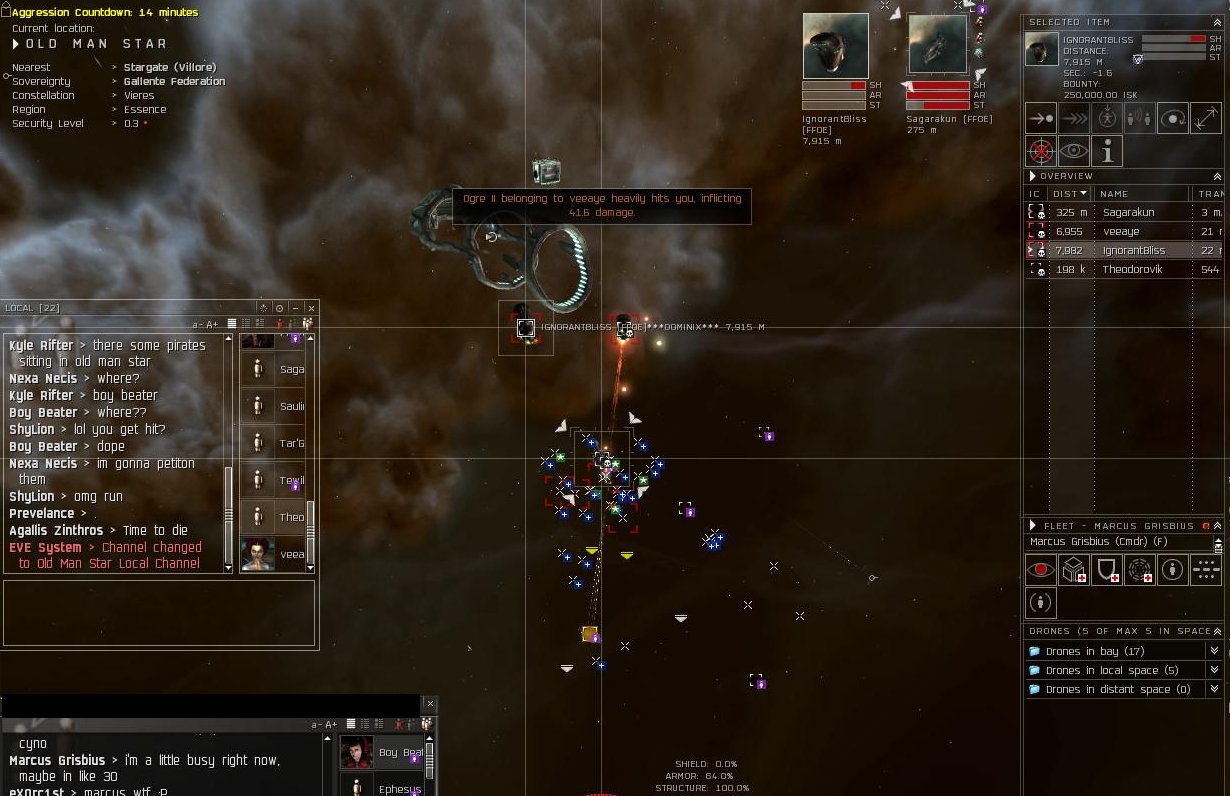Screen dimensions: 1230x796
Task: Click the fleet red eye watch icon
Action: pyautogui.click(x=1041, y=570)
